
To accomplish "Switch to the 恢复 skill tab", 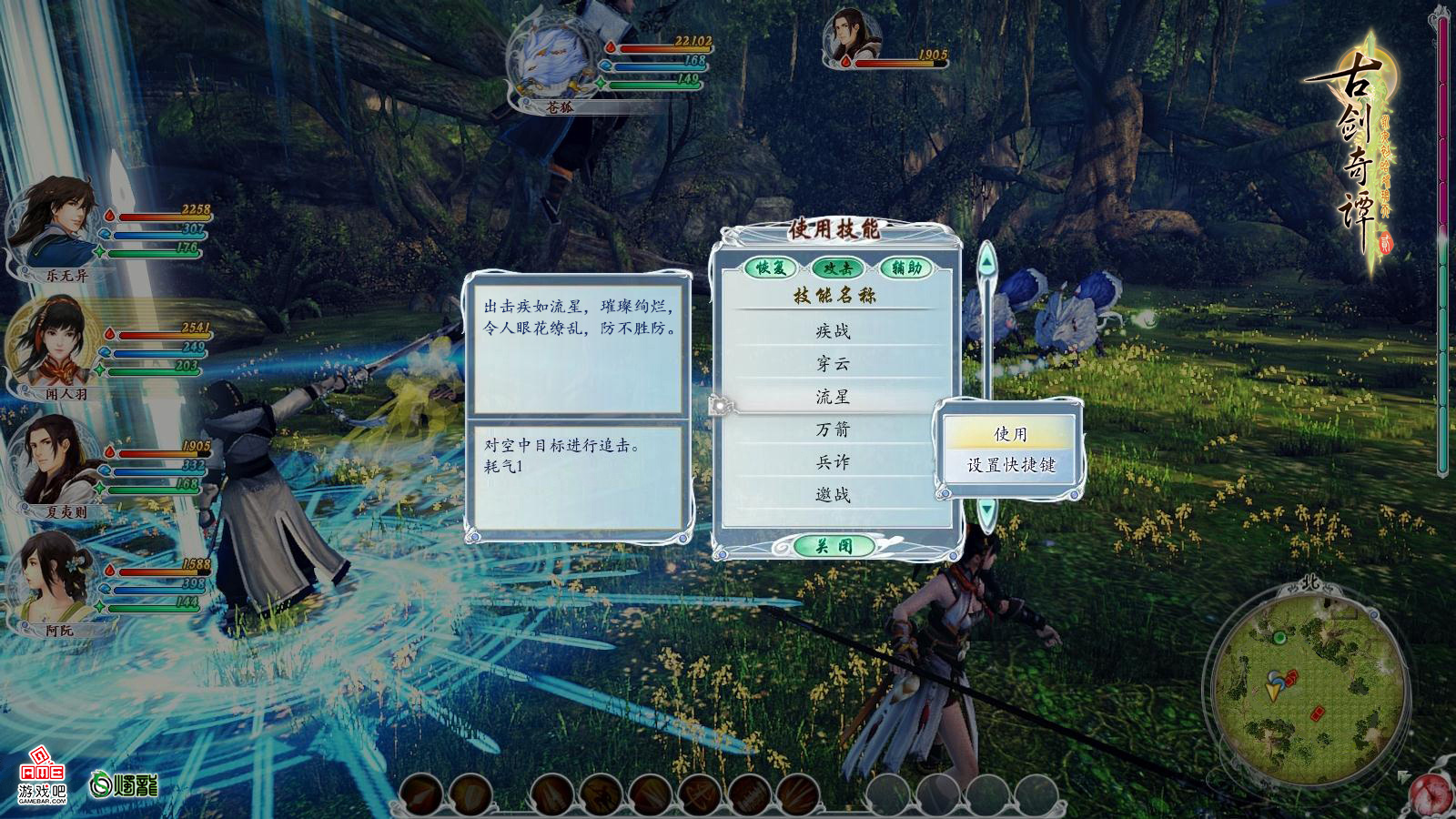I will [771, 268].
